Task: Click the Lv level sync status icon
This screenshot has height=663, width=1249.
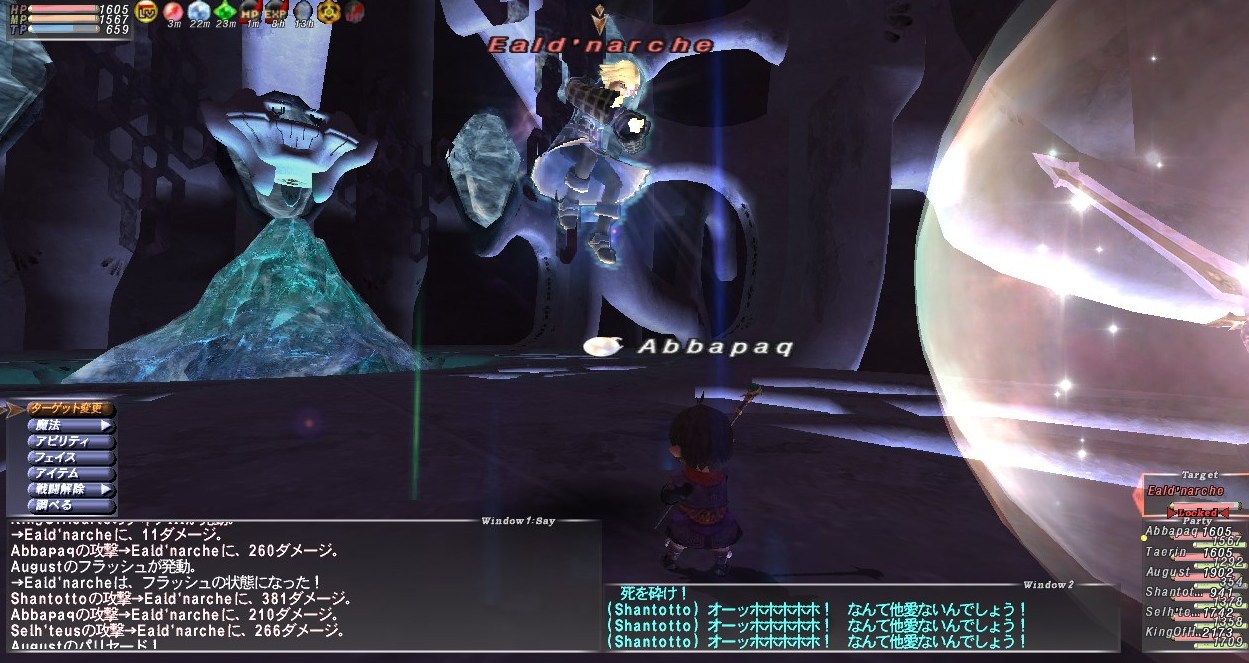Action: tap(147, 11)
